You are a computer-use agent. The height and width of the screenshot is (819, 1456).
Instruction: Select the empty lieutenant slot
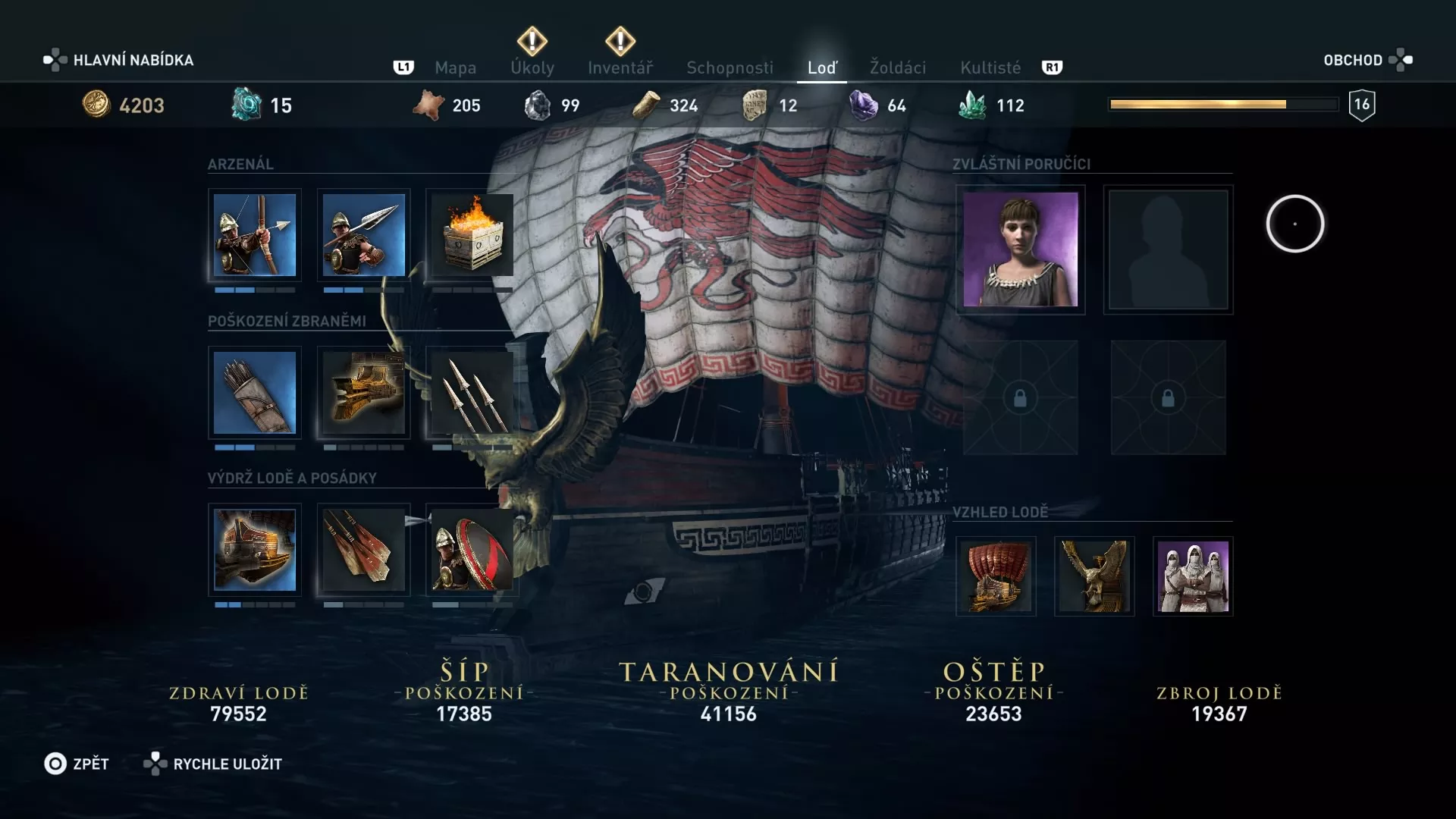tap(1169, 250)
